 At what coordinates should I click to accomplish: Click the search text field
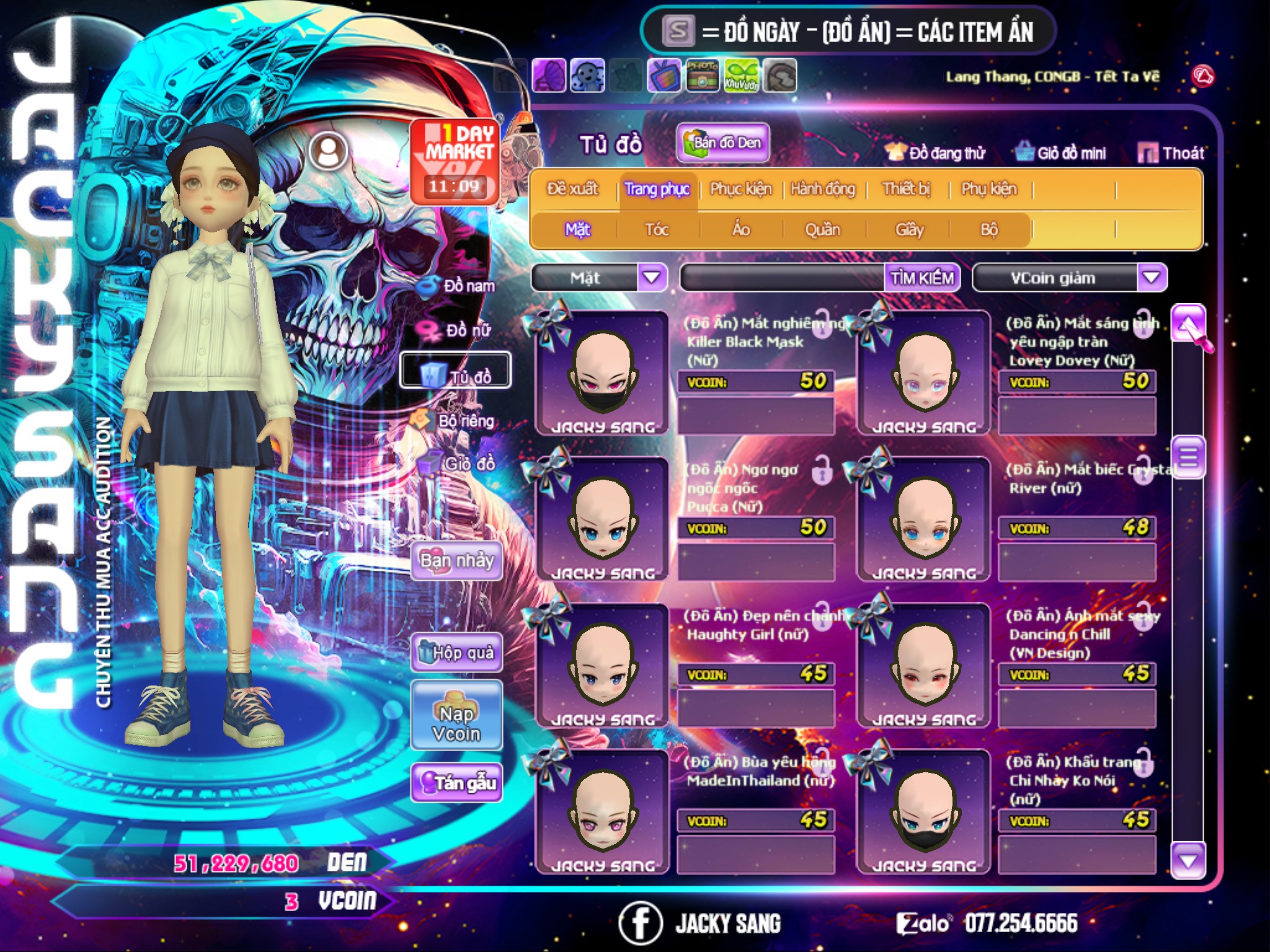pos(783,278)
